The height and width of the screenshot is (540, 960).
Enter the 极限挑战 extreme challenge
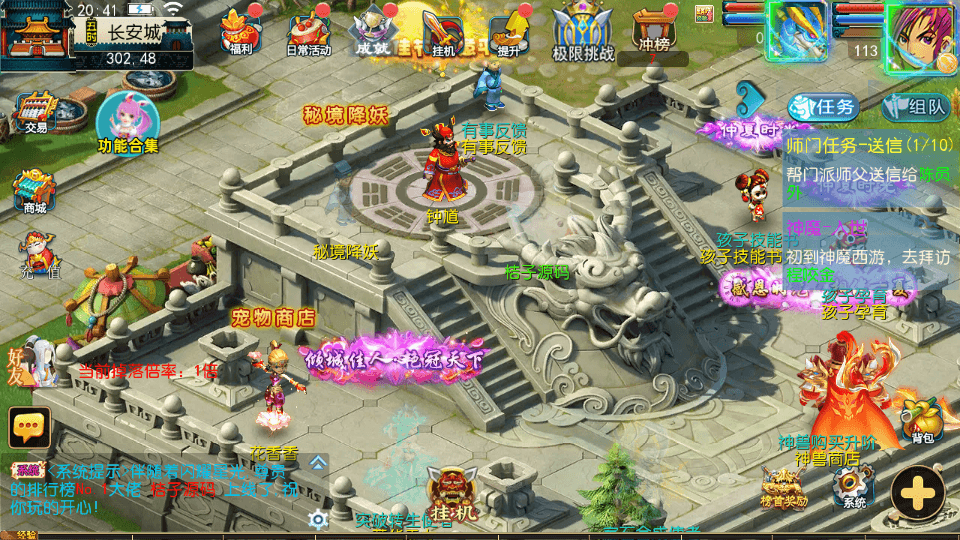coord(583,30)
